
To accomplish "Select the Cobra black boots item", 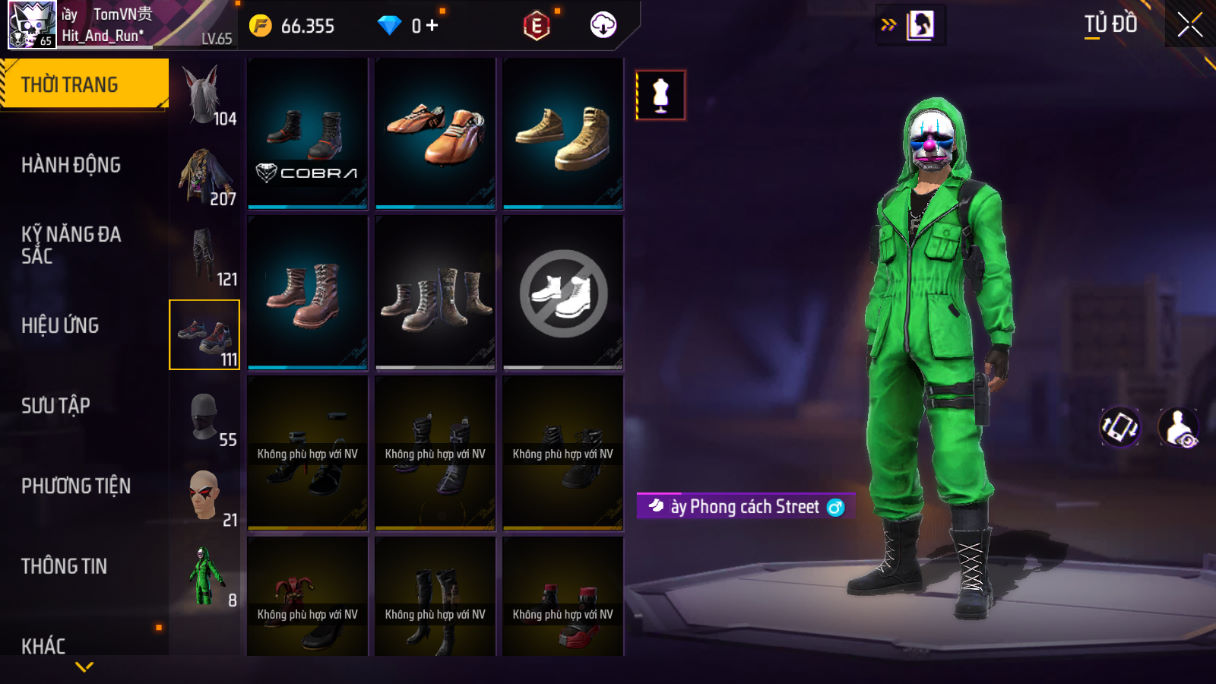I will 308,133.
